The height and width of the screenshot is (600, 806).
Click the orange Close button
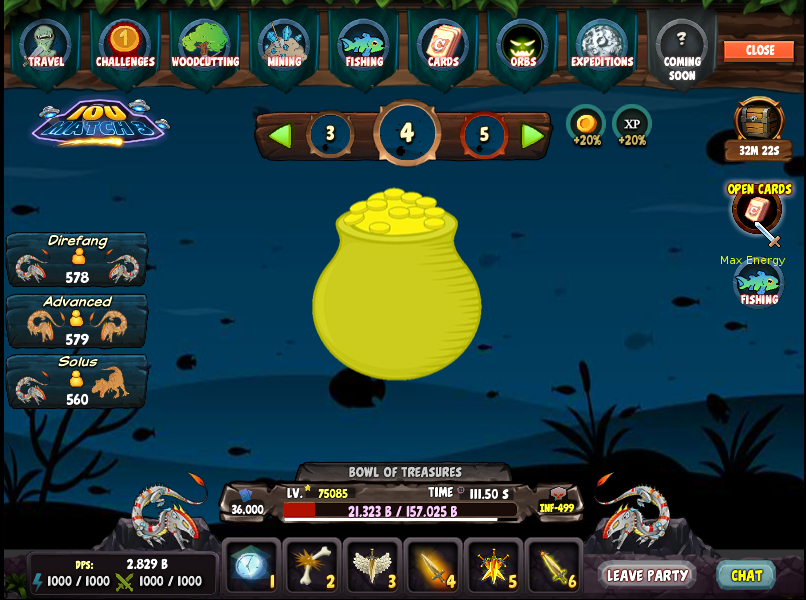(759, 50)
